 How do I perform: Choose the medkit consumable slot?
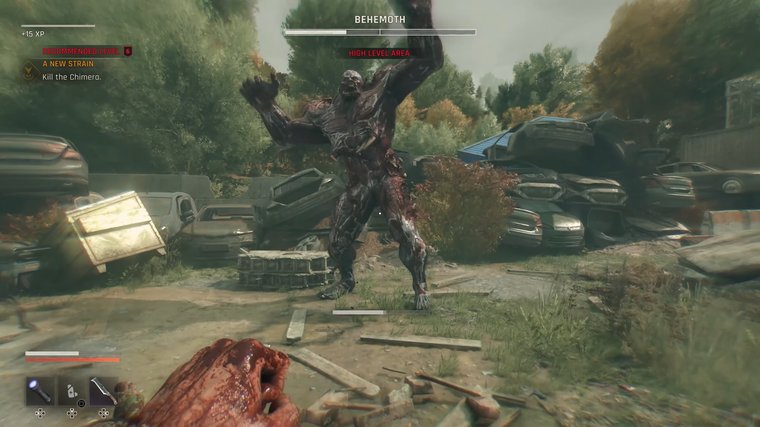coord(72,390)
